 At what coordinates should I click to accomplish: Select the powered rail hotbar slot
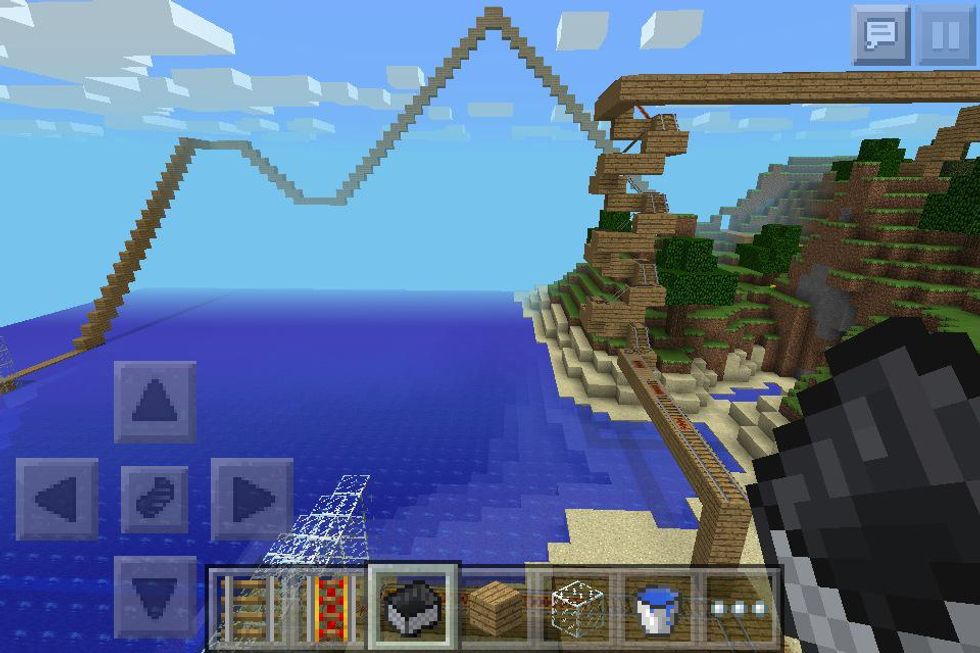330,607
